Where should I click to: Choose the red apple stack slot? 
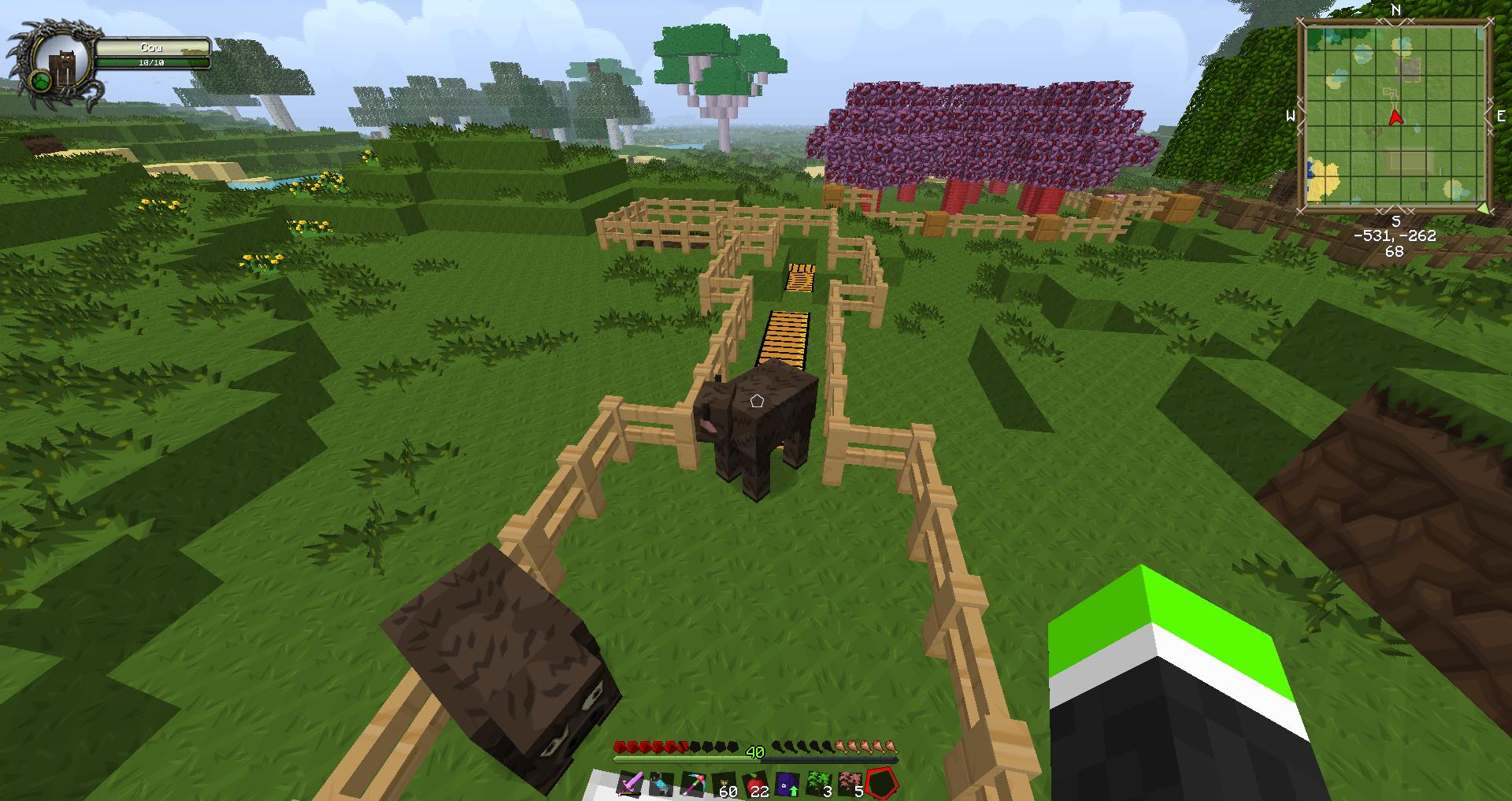[756, 784]
